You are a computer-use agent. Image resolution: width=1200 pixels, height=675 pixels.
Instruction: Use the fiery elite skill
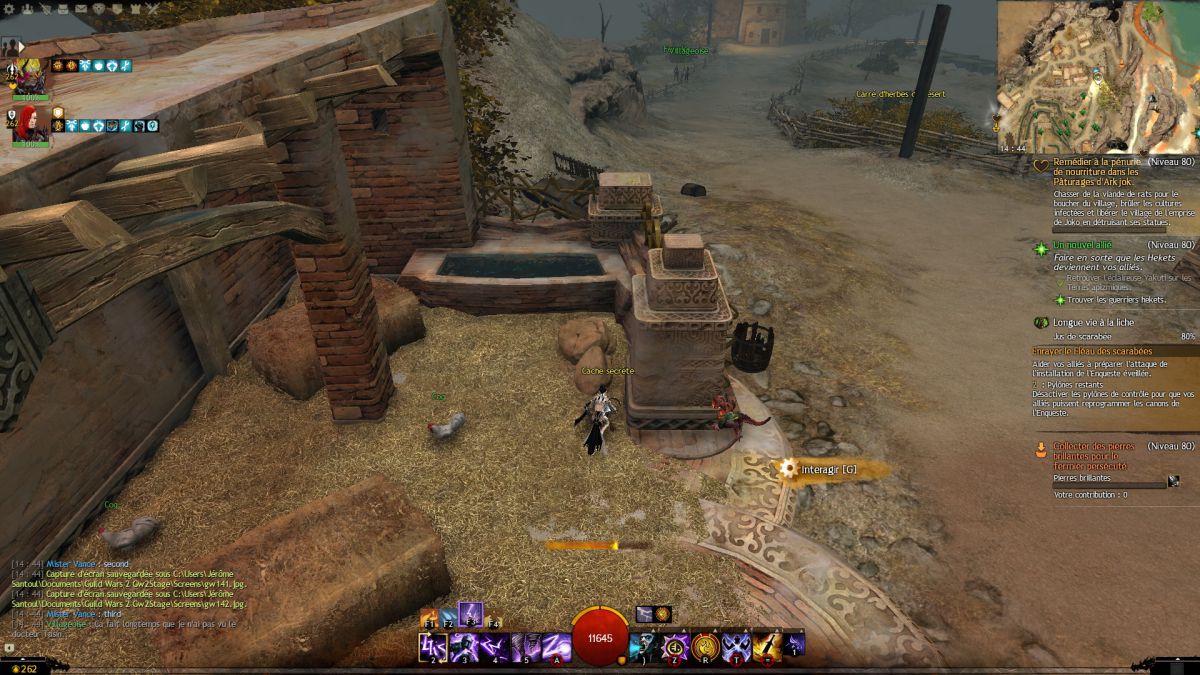coord(768,647)
